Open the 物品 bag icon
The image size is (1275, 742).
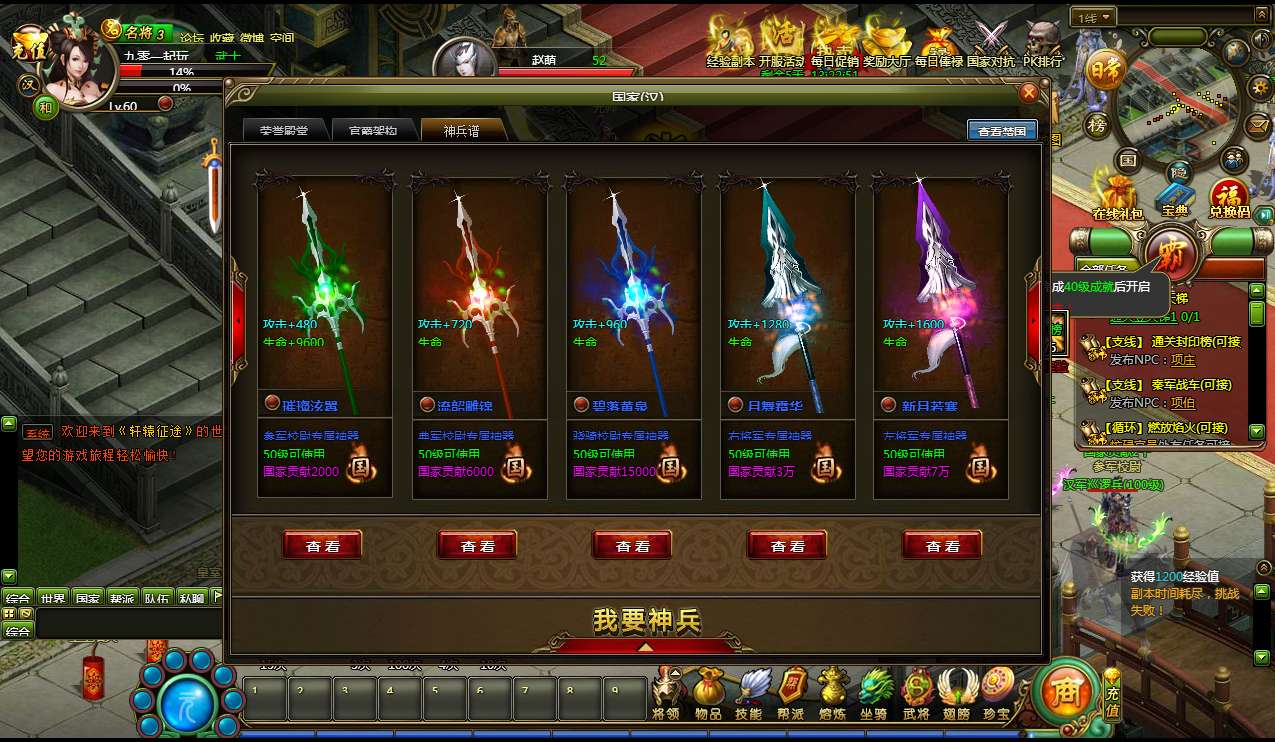coord(708,692)
